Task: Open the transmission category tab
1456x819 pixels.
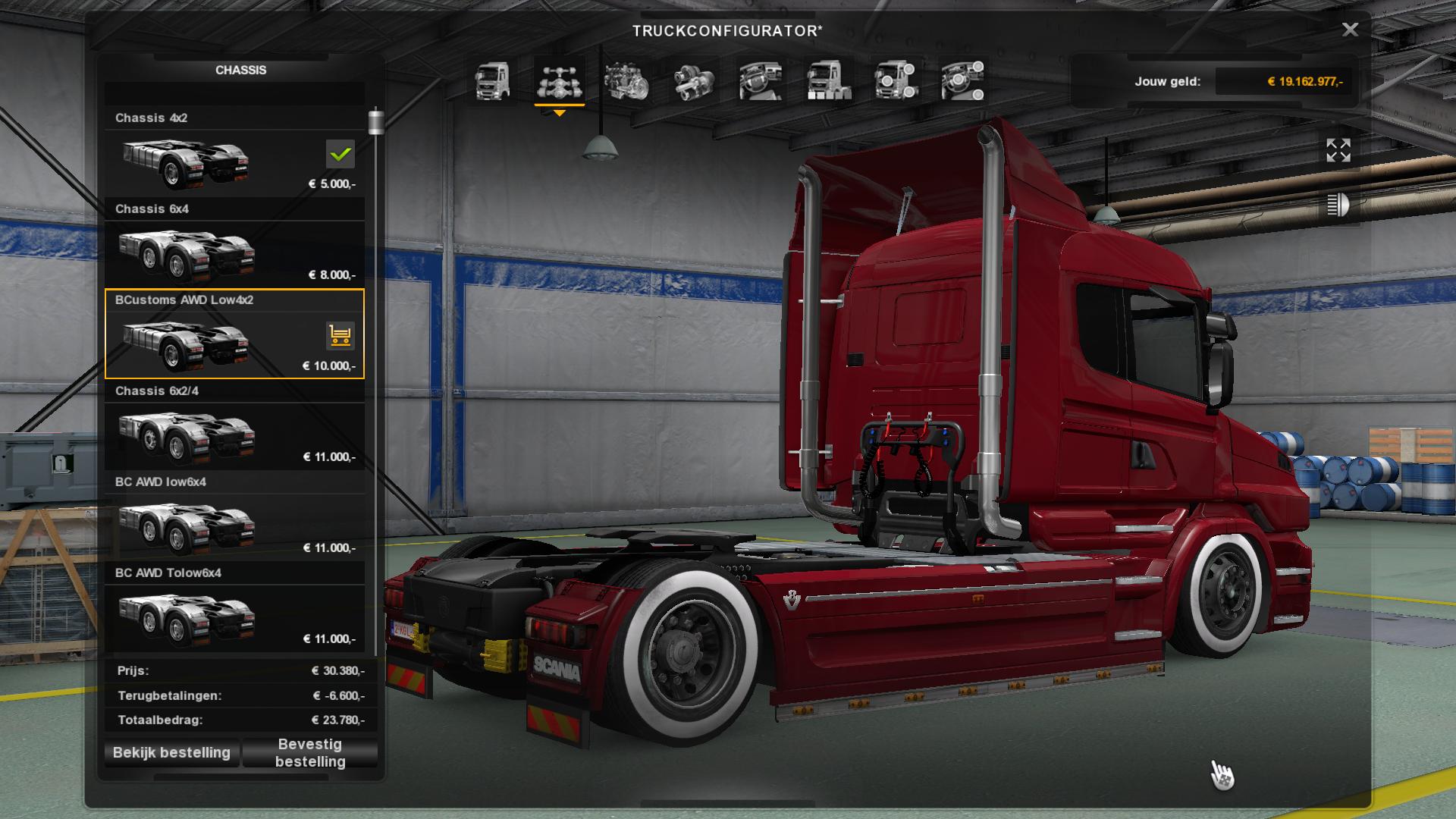Action: [694, 81]
